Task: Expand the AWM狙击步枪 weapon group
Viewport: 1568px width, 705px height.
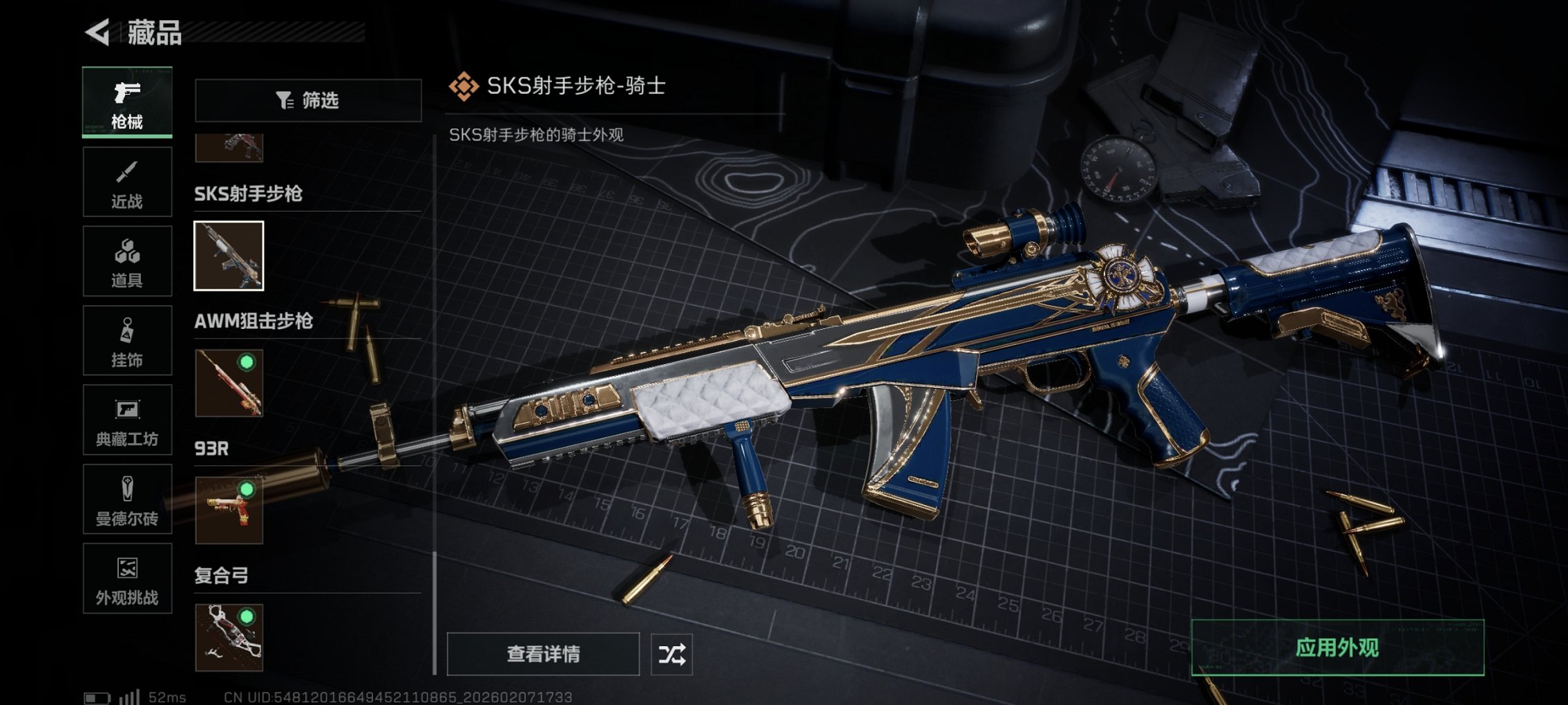Action: pyautogui.click(x=254, y=320)
